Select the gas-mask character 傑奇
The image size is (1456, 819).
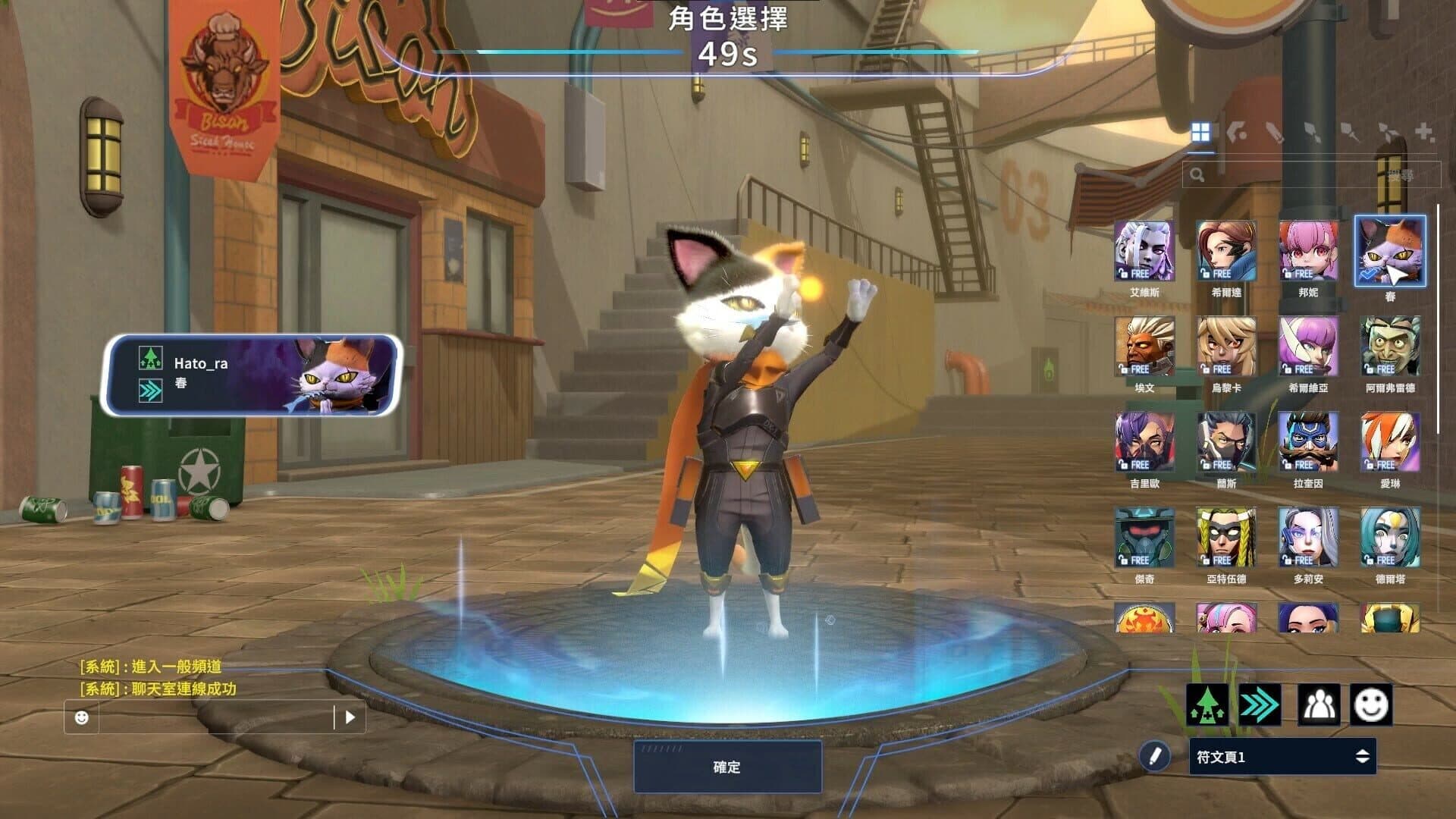coord(1144,538)
